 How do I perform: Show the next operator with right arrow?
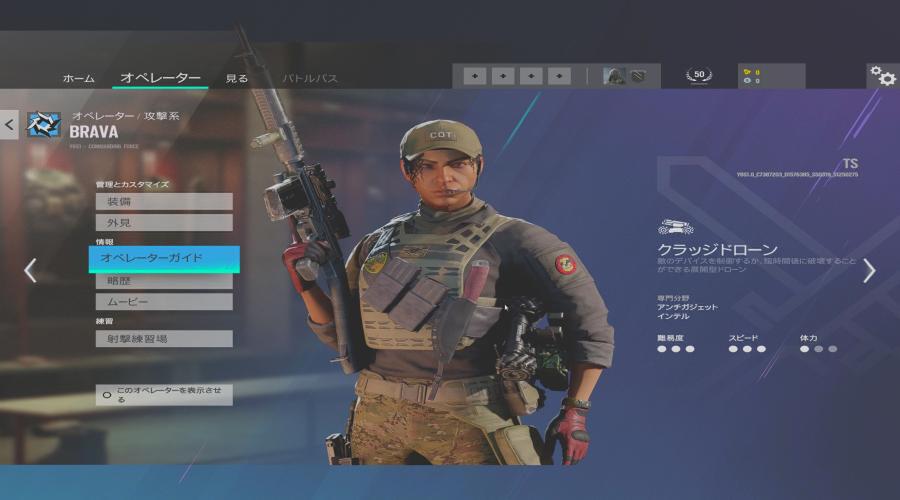[869, 270]
